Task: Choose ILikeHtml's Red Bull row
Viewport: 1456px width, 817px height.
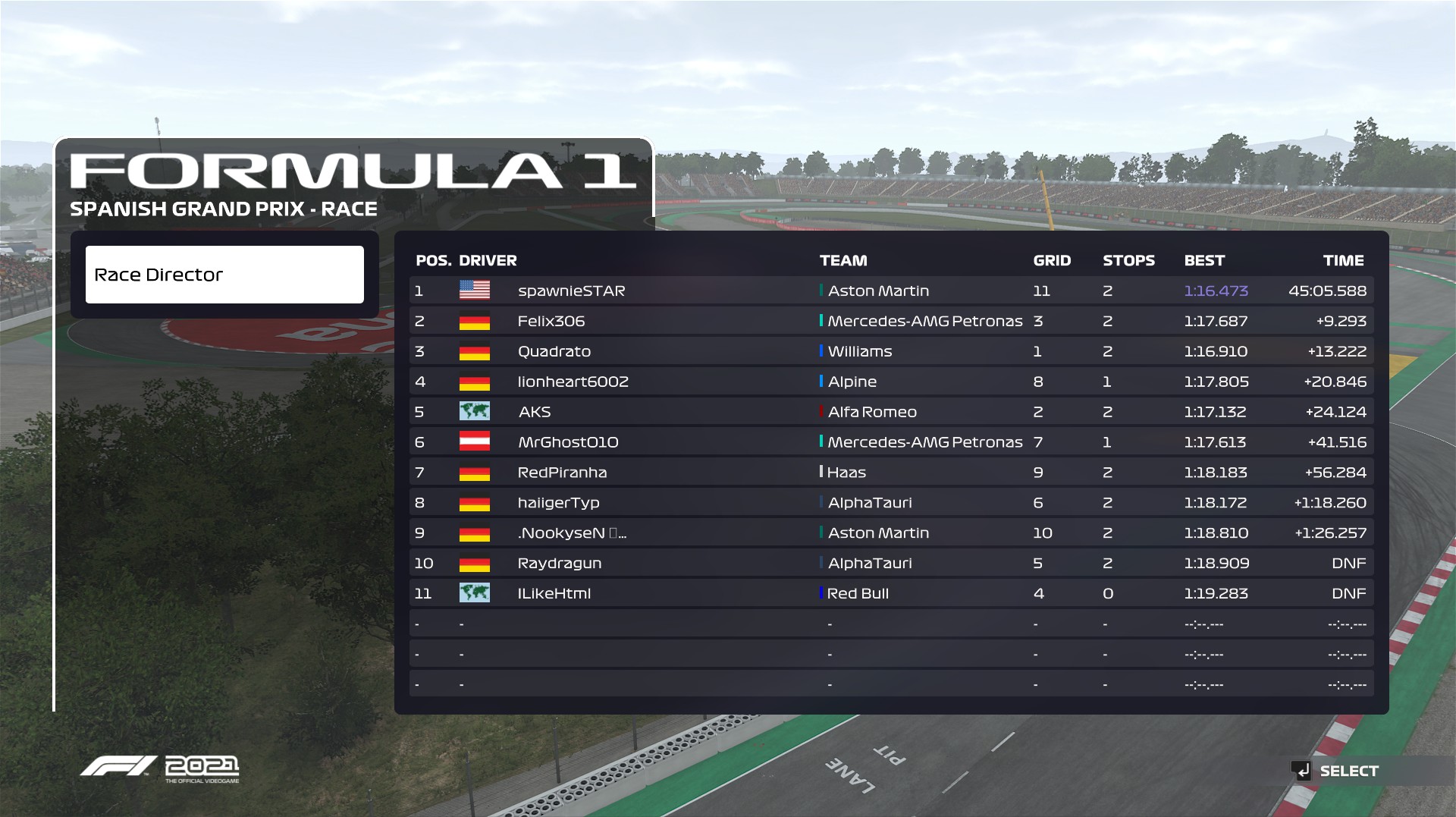Action: [891, 593]
